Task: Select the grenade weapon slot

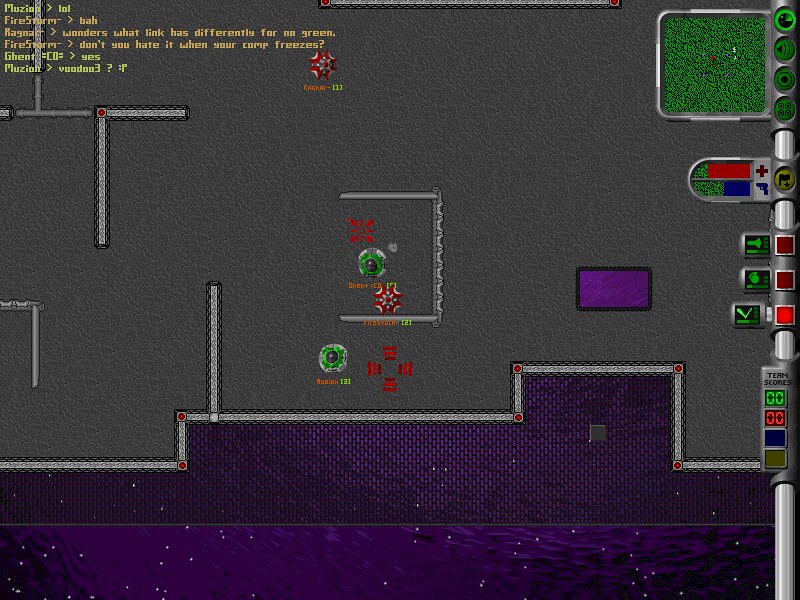Action: [756, 280]
